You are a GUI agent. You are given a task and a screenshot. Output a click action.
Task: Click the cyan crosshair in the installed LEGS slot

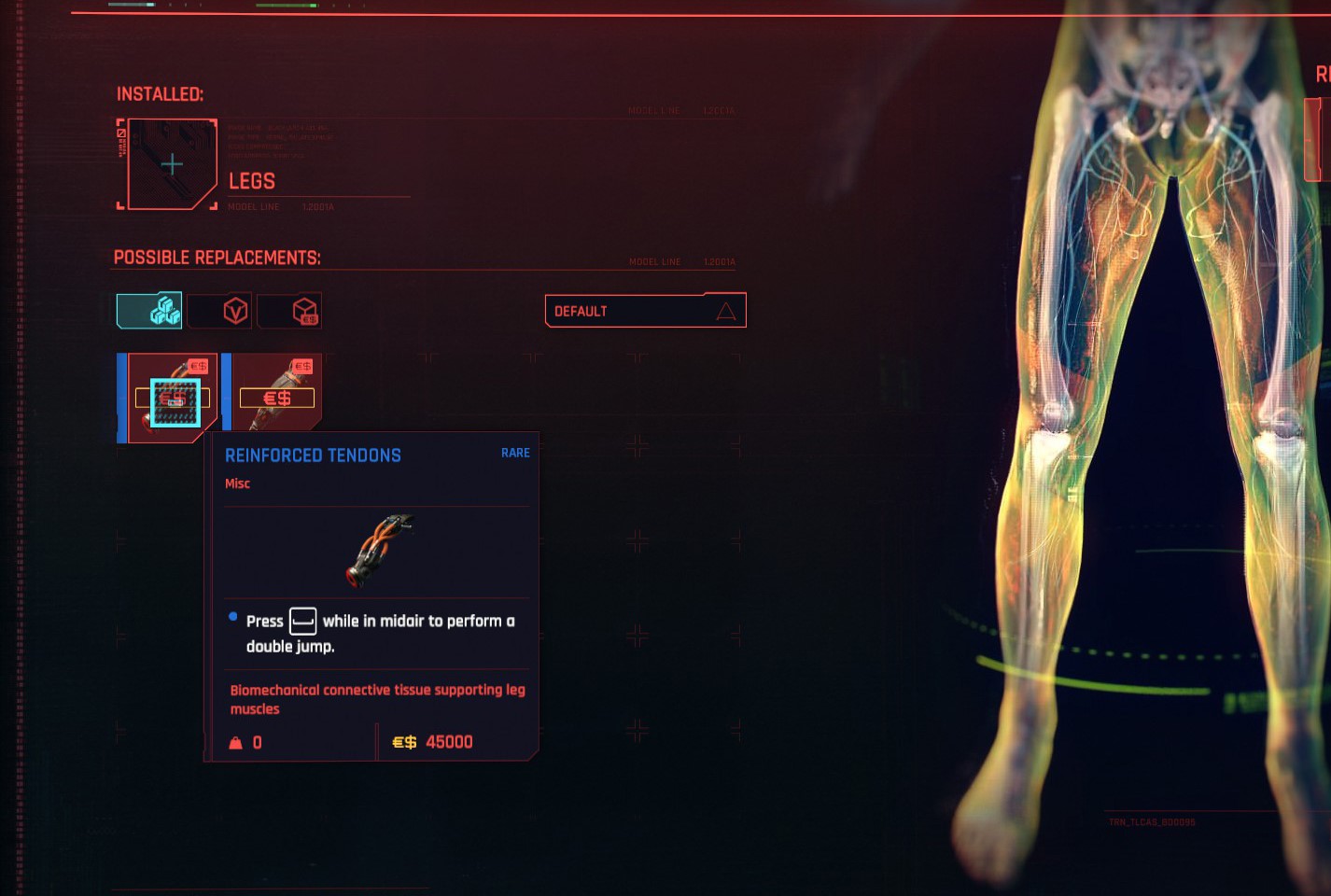[x=172, y=163]
